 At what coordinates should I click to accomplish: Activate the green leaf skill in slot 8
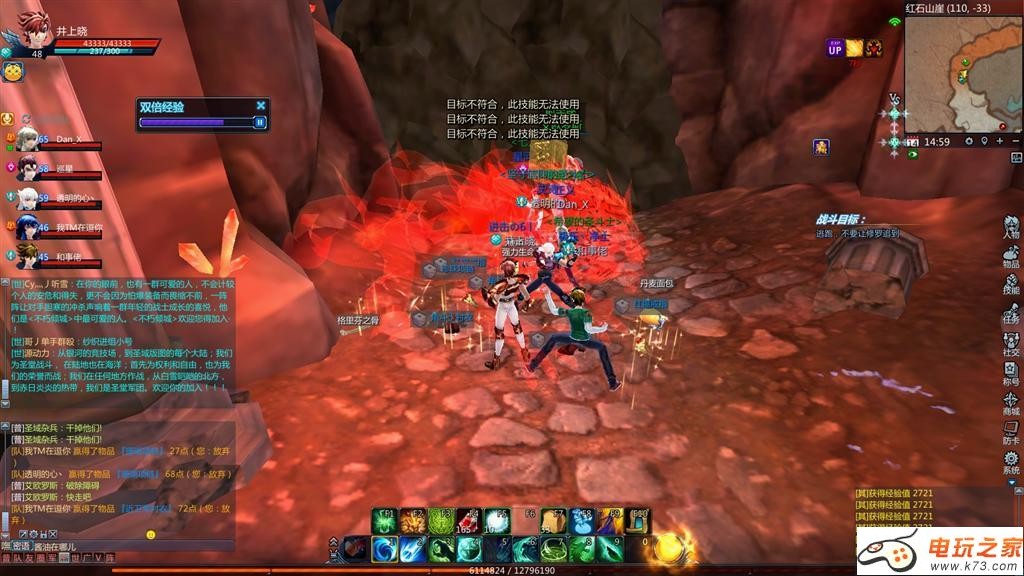(581, 548)
